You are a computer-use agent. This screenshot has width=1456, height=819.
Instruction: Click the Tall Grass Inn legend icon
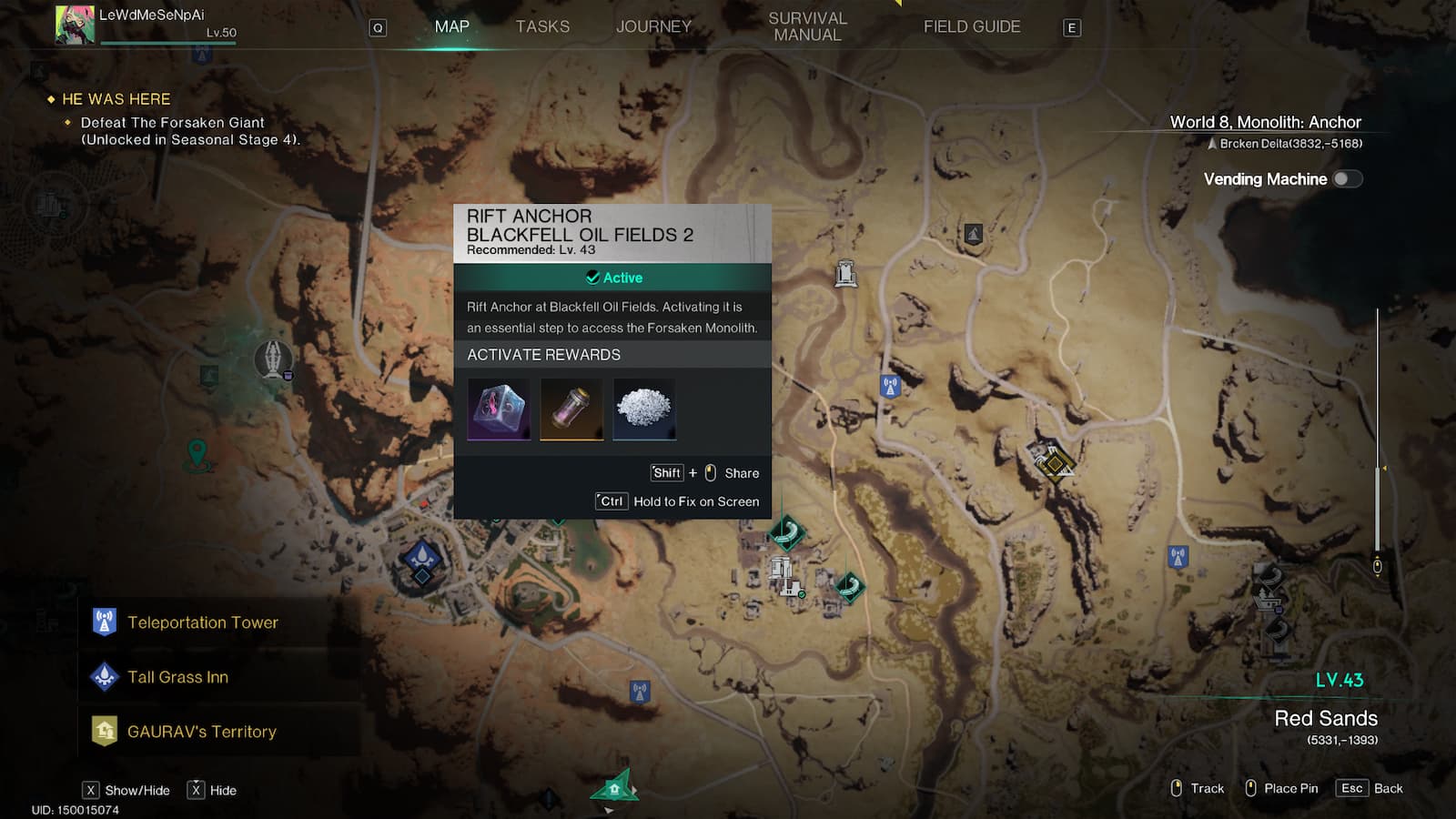(x=105, y=676)
